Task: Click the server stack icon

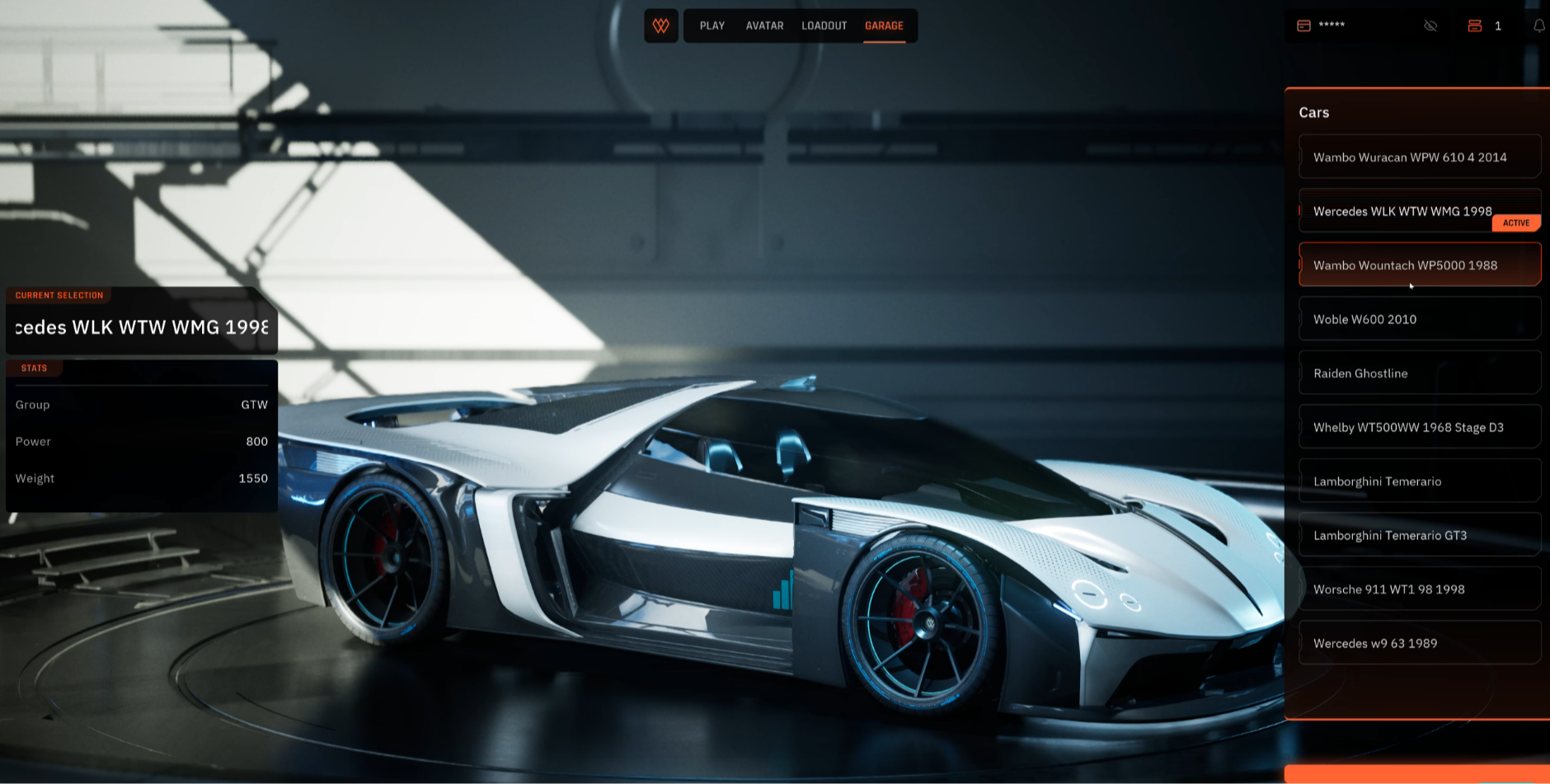Action: pos(1475,26)
